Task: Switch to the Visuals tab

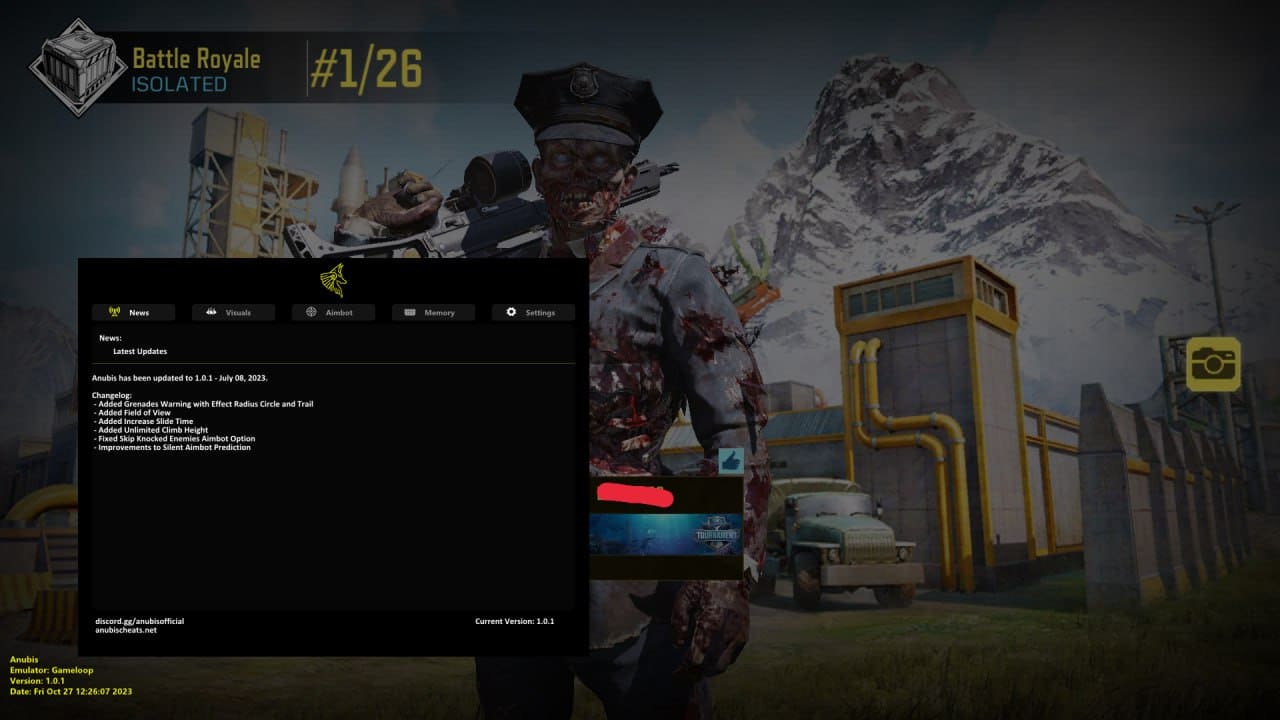Action: pos(233,312)
